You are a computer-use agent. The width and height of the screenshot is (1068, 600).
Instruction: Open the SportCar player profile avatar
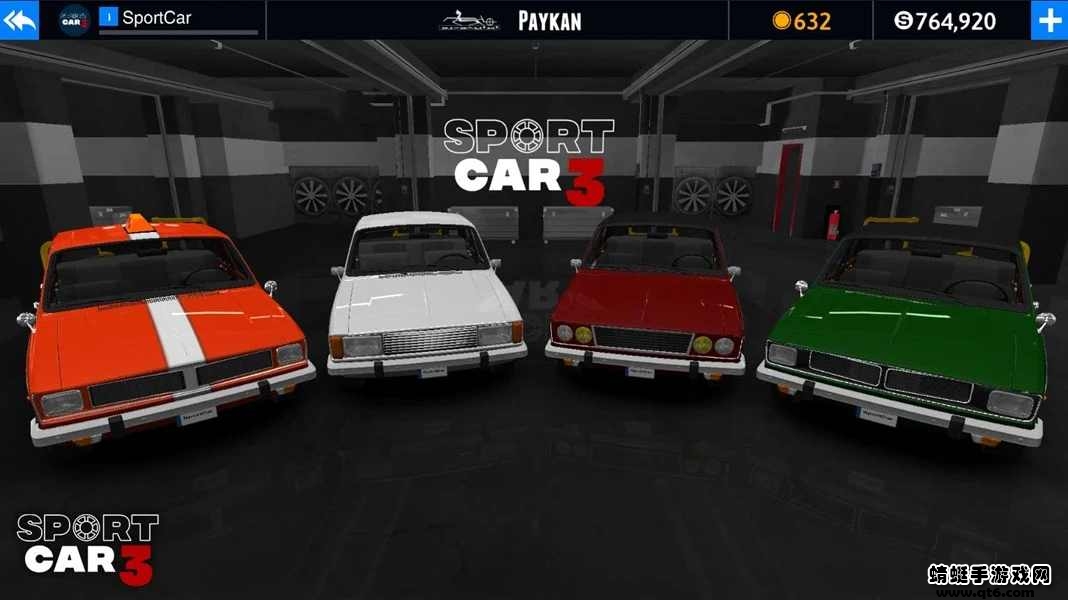coord(75,19)
